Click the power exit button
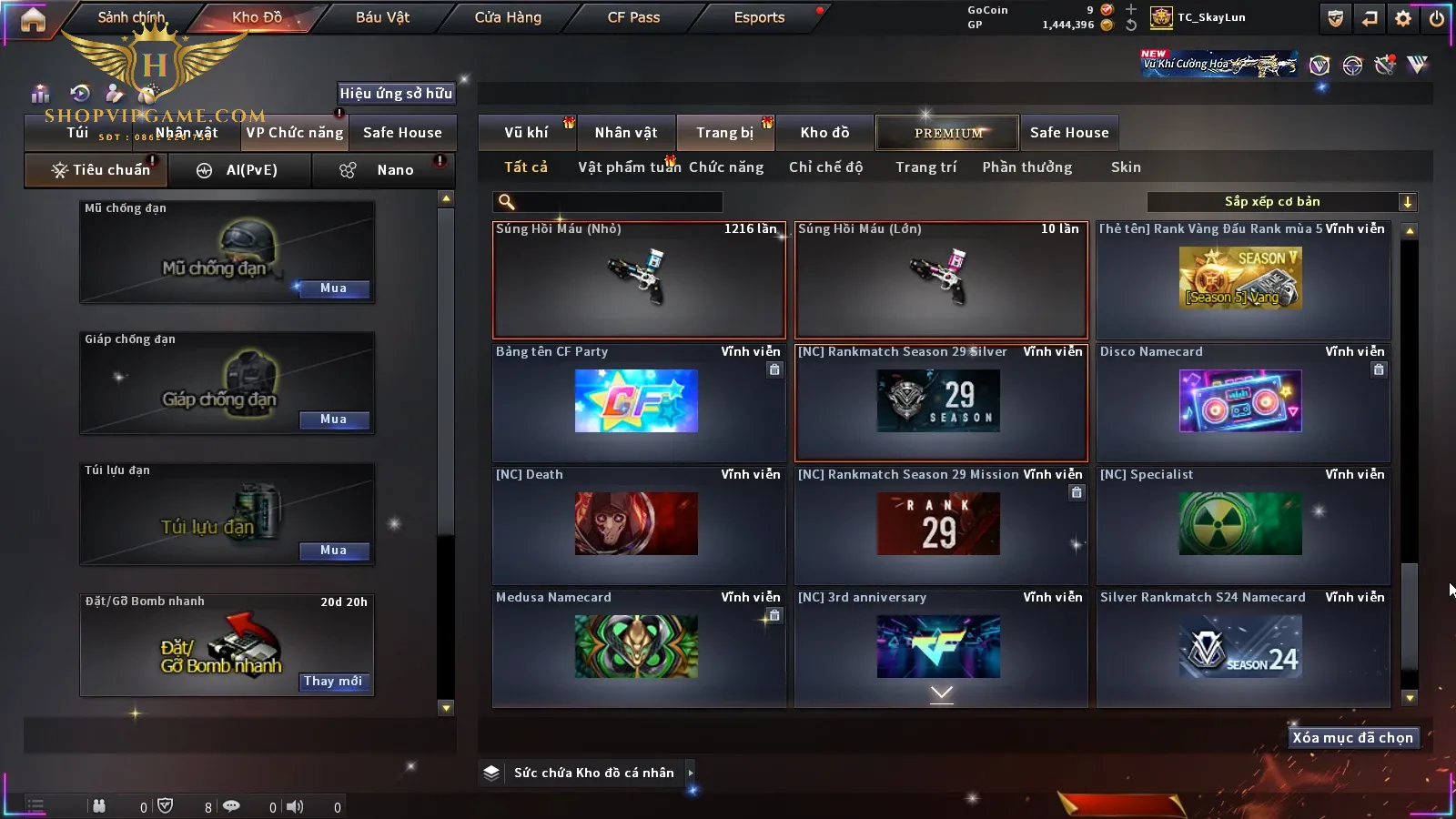 pos(1437,18)
